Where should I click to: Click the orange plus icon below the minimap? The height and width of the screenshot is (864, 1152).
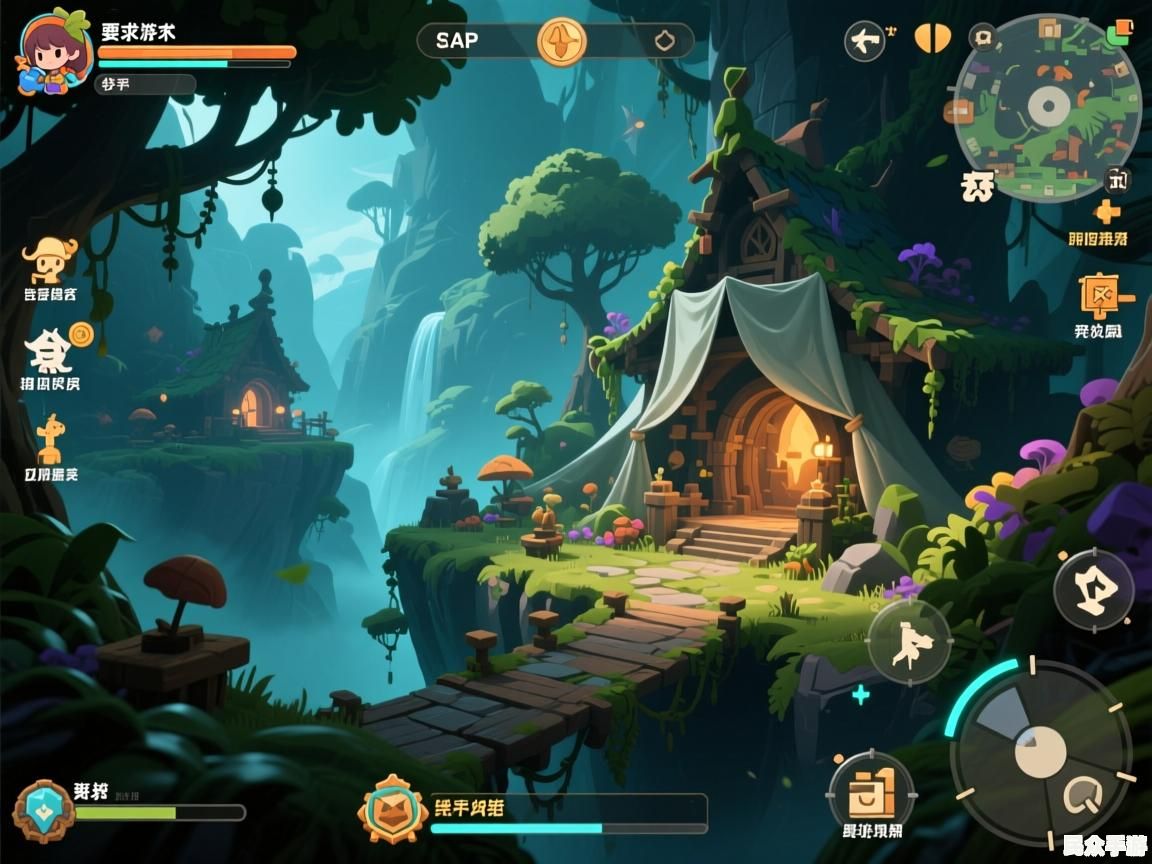point(1107,212)
